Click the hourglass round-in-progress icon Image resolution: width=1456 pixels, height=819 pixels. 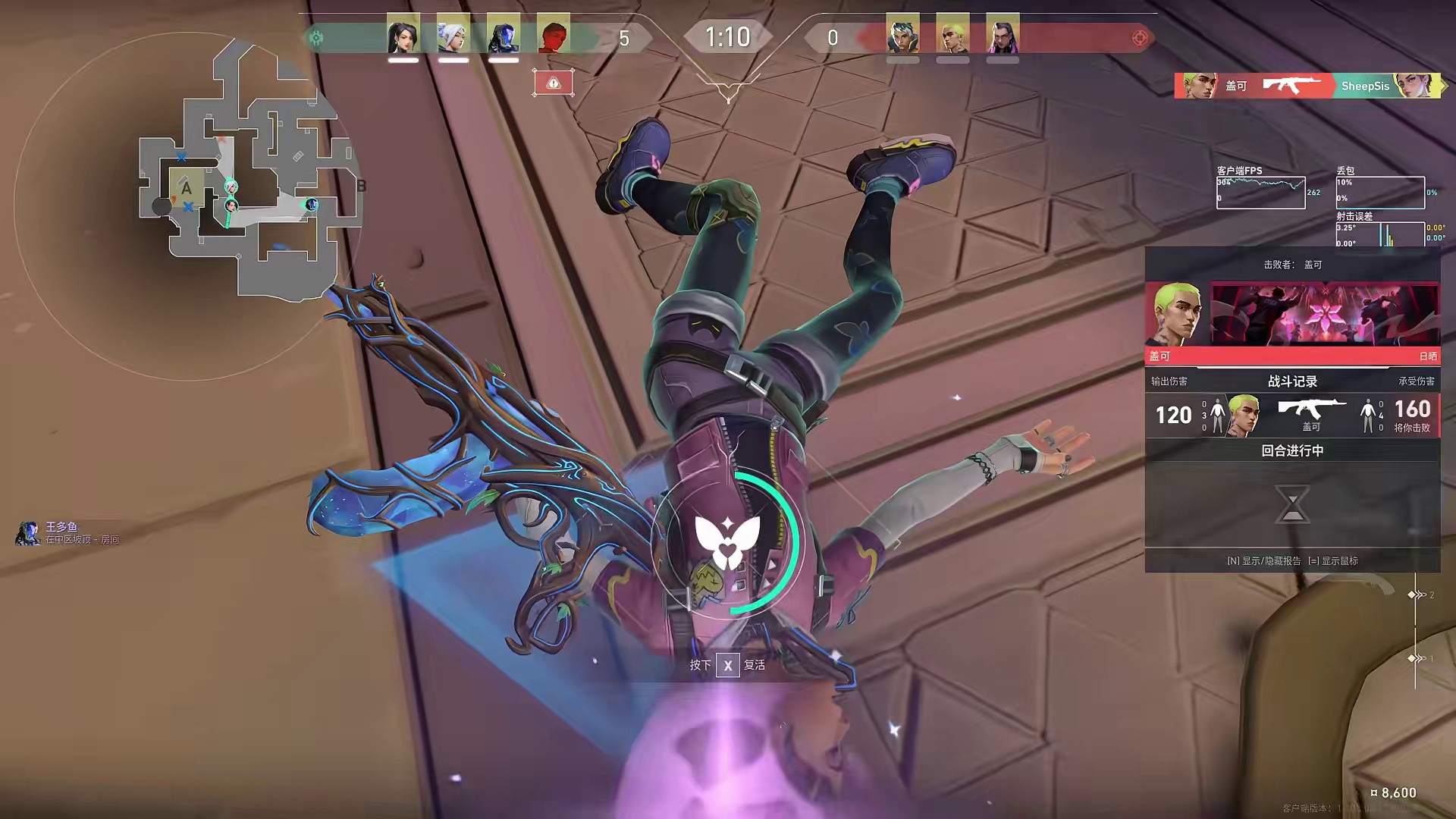(1292, 504)
